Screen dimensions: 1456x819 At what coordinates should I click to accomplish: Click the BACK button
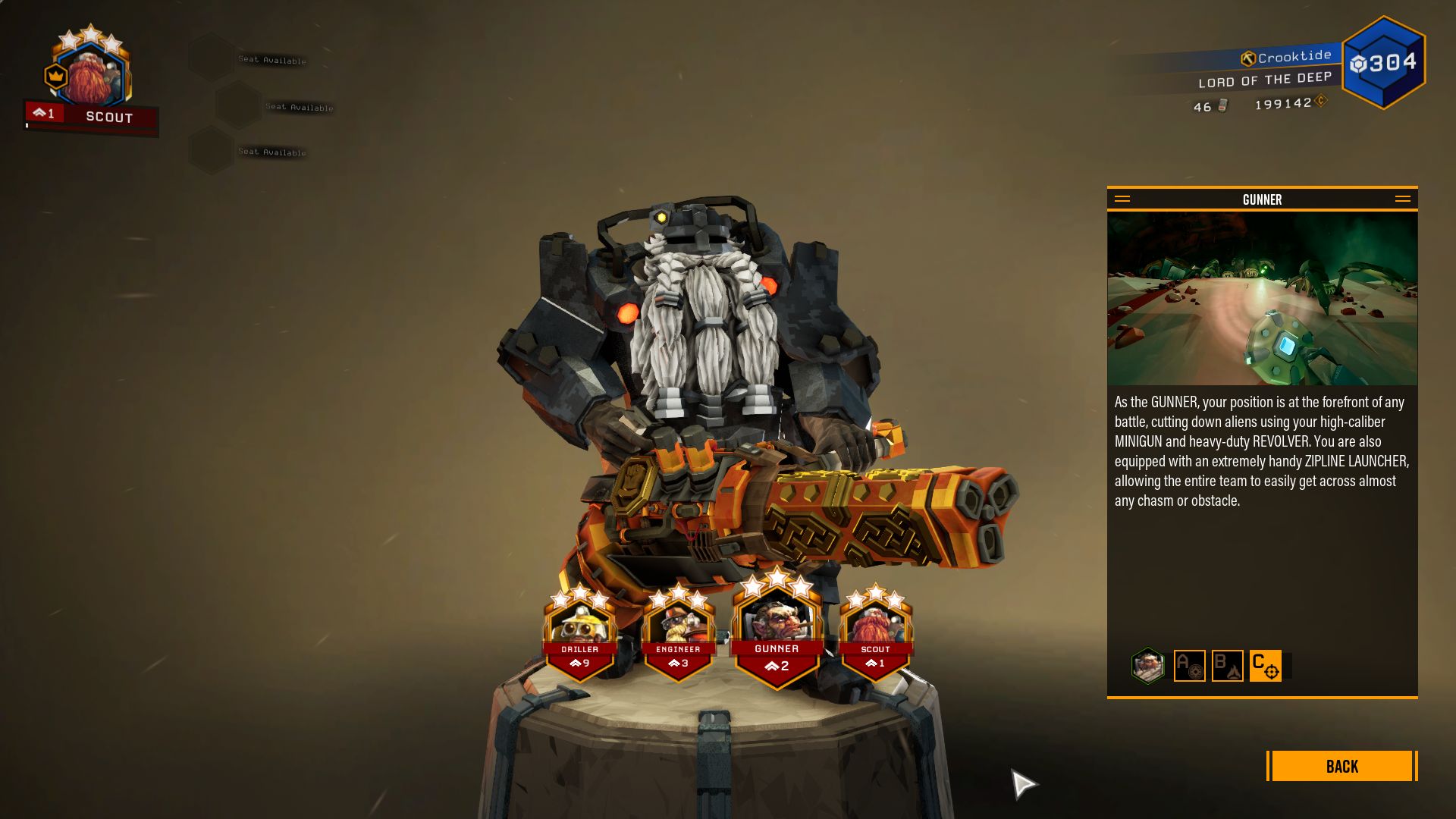pos(1341,767)
